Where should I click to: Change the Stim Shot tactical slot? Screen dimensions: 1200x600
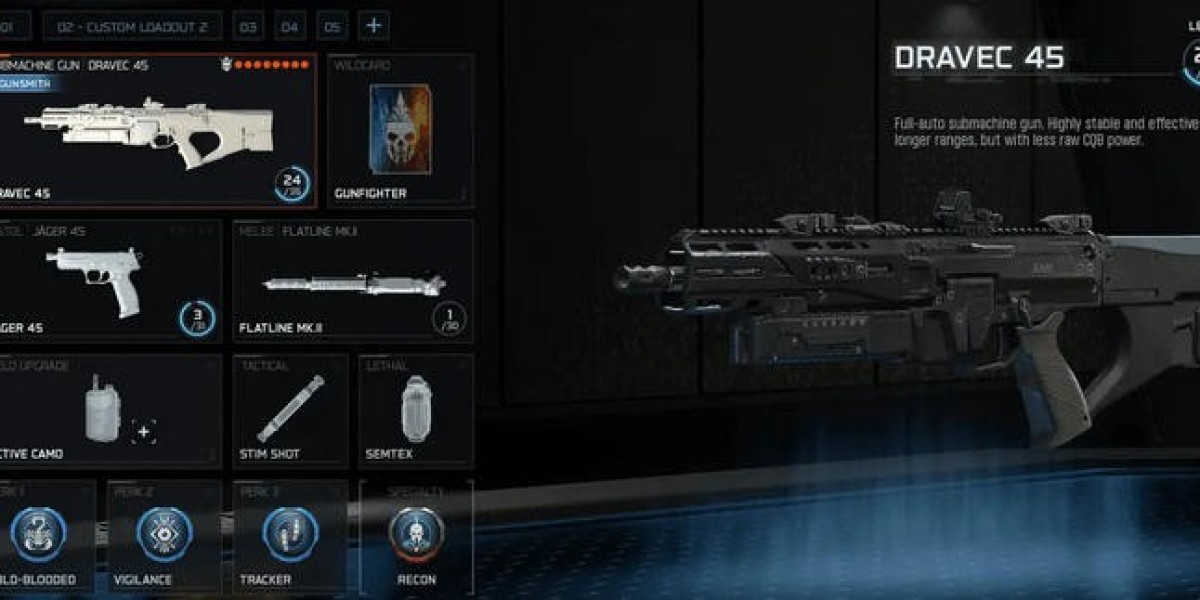pos(290,410)
